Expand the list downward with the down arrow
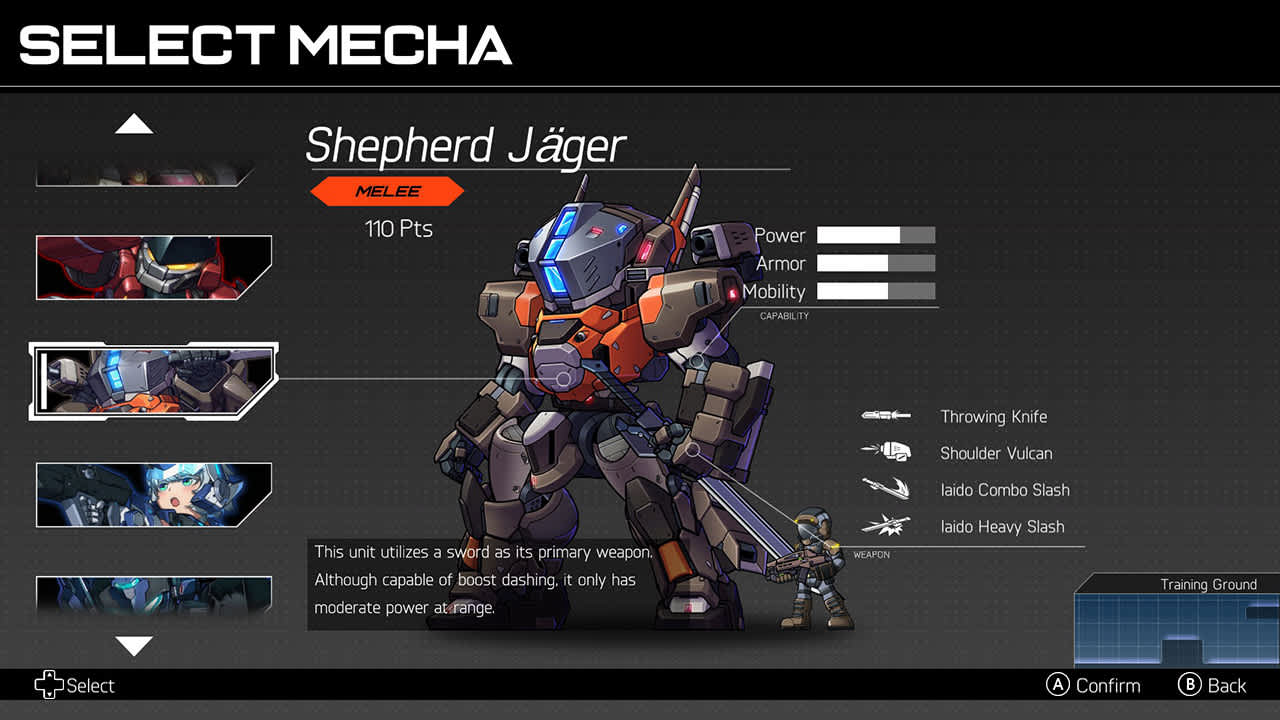Screen dimensions: 1280x720 click(134, 647)
